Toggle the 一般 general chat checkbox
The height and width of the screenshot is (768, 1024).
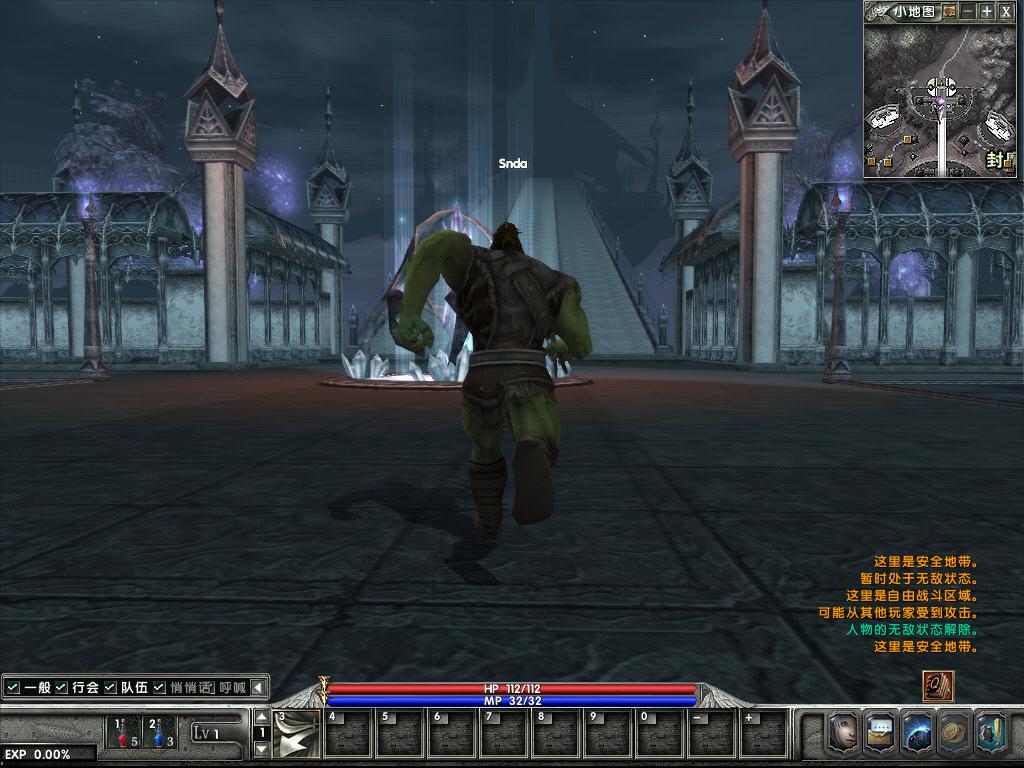[x=13, y=687]
